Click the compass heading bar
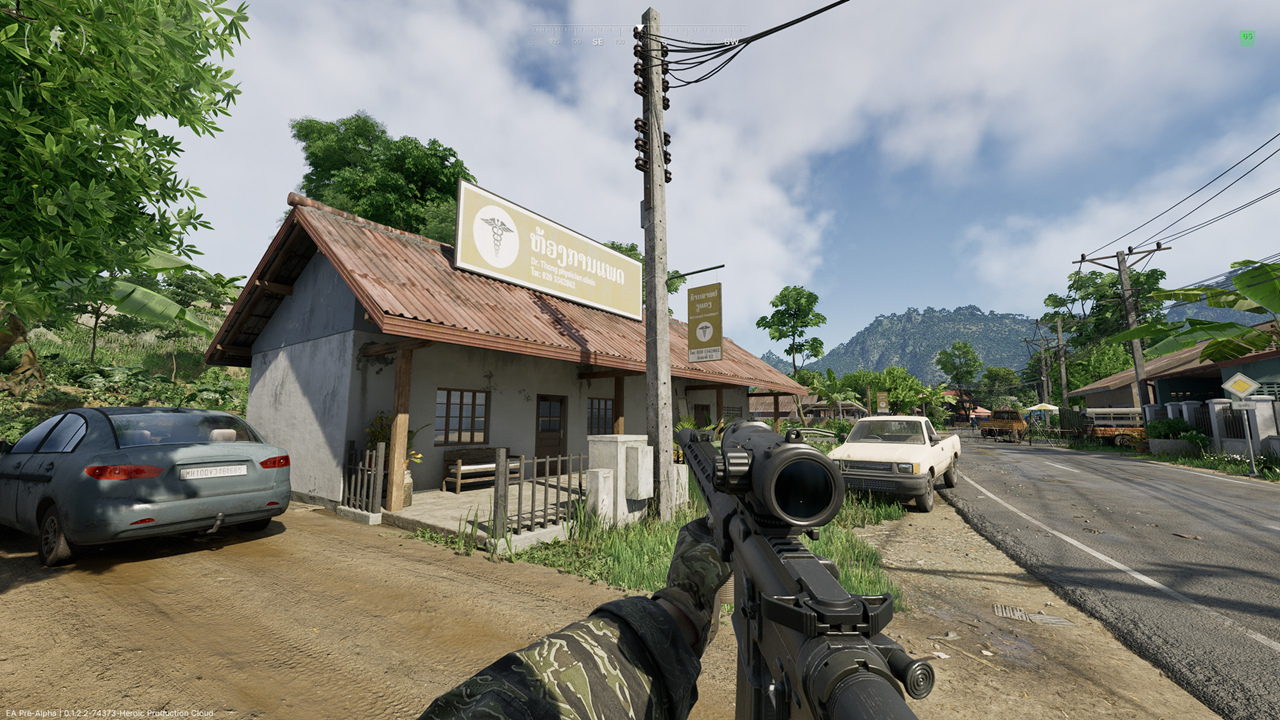 640,40
